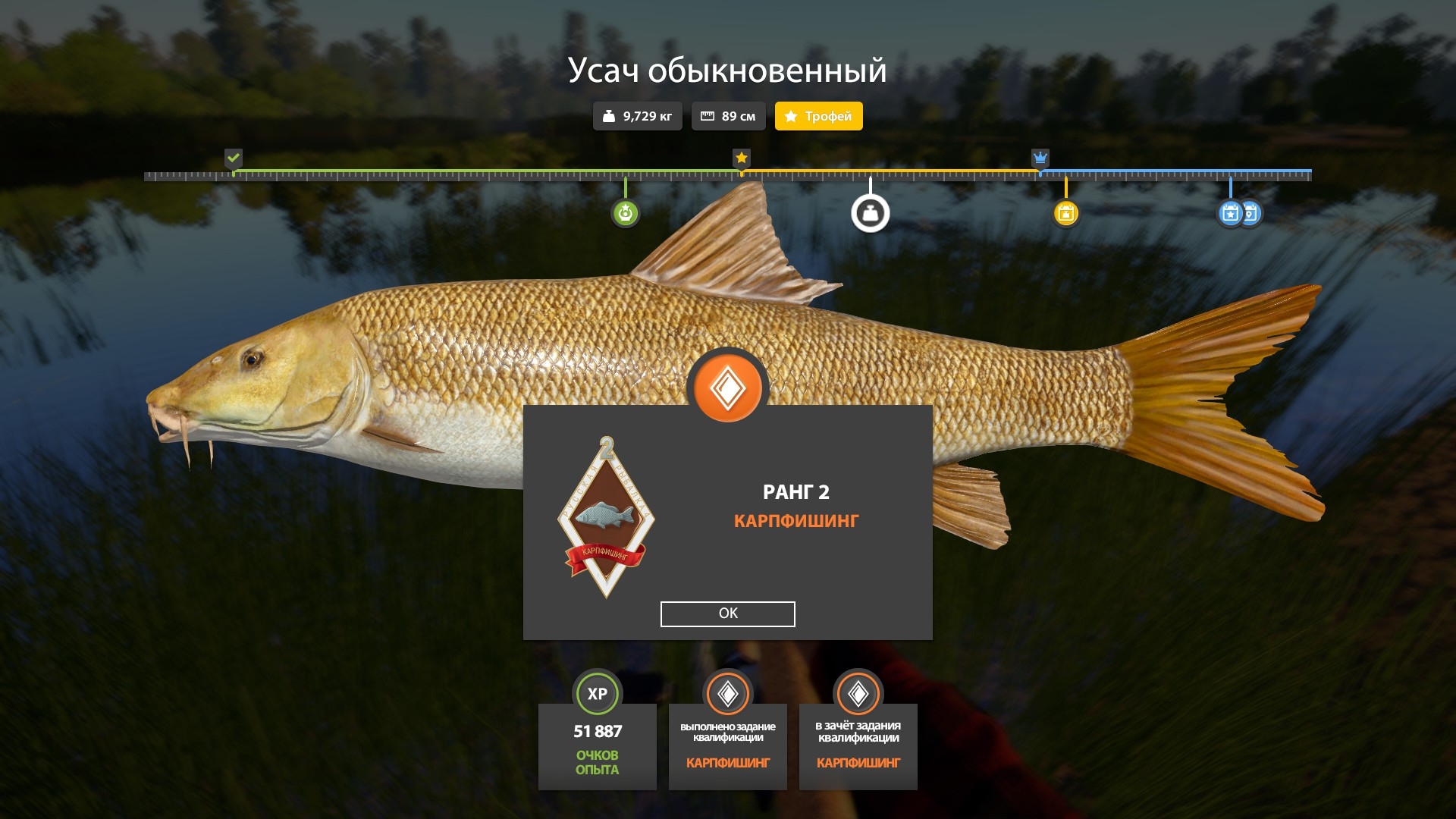Select the green checkmark threshold marker

(233, 158)
